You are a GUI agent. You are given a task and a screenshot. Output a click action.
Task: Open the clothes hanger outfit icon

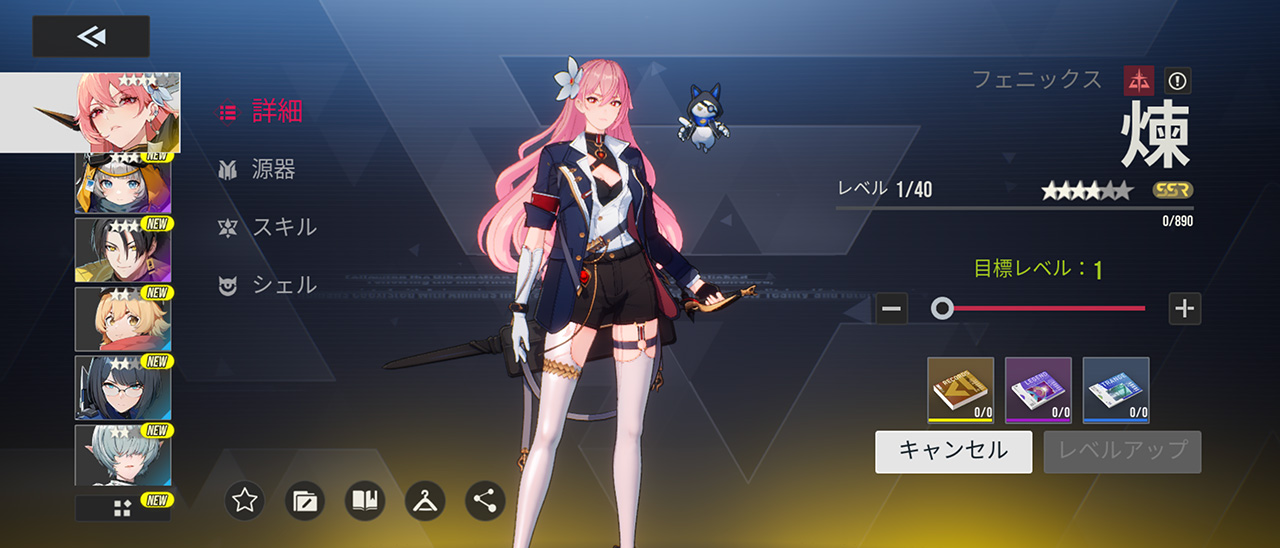click(425, 501)
